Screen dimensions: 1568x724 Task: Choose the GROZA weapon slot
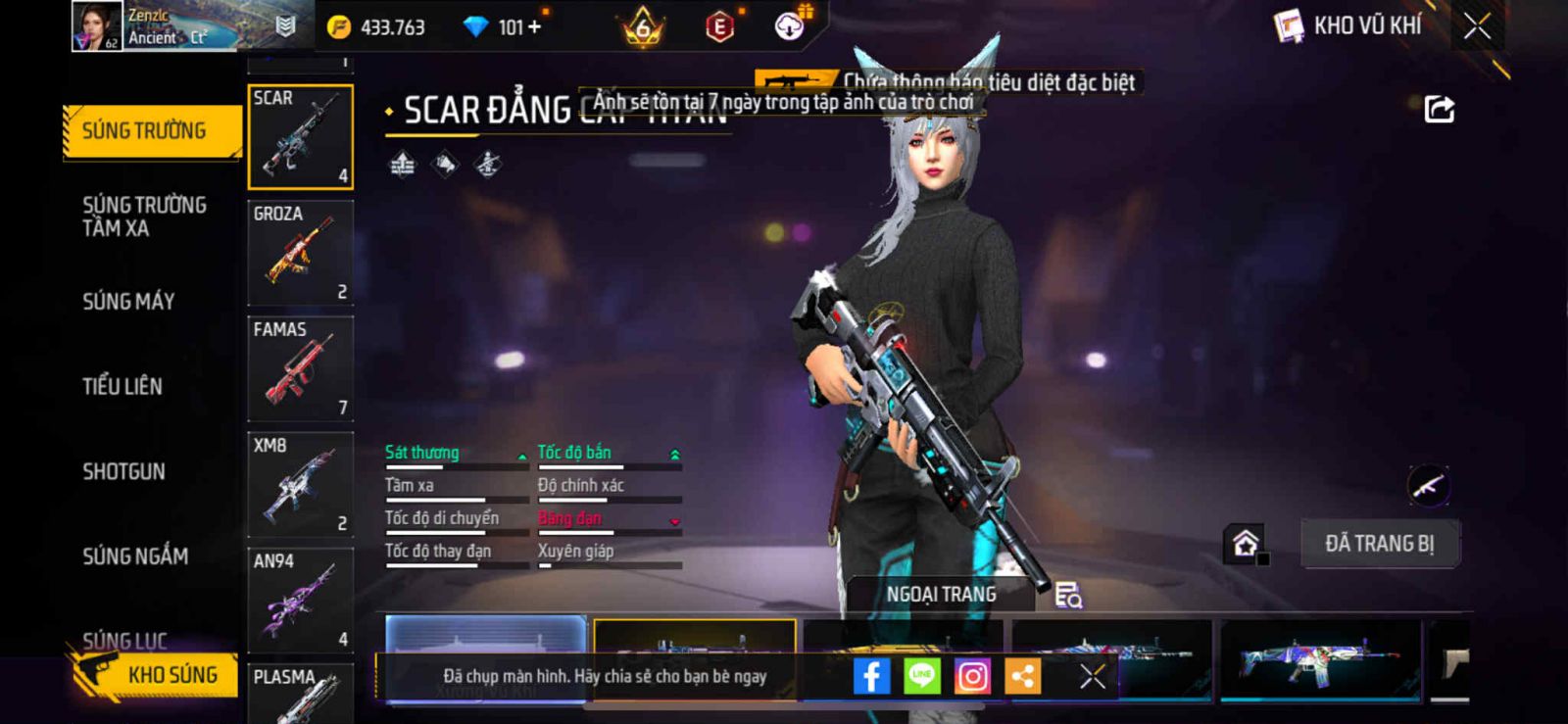tap(300, 253)
